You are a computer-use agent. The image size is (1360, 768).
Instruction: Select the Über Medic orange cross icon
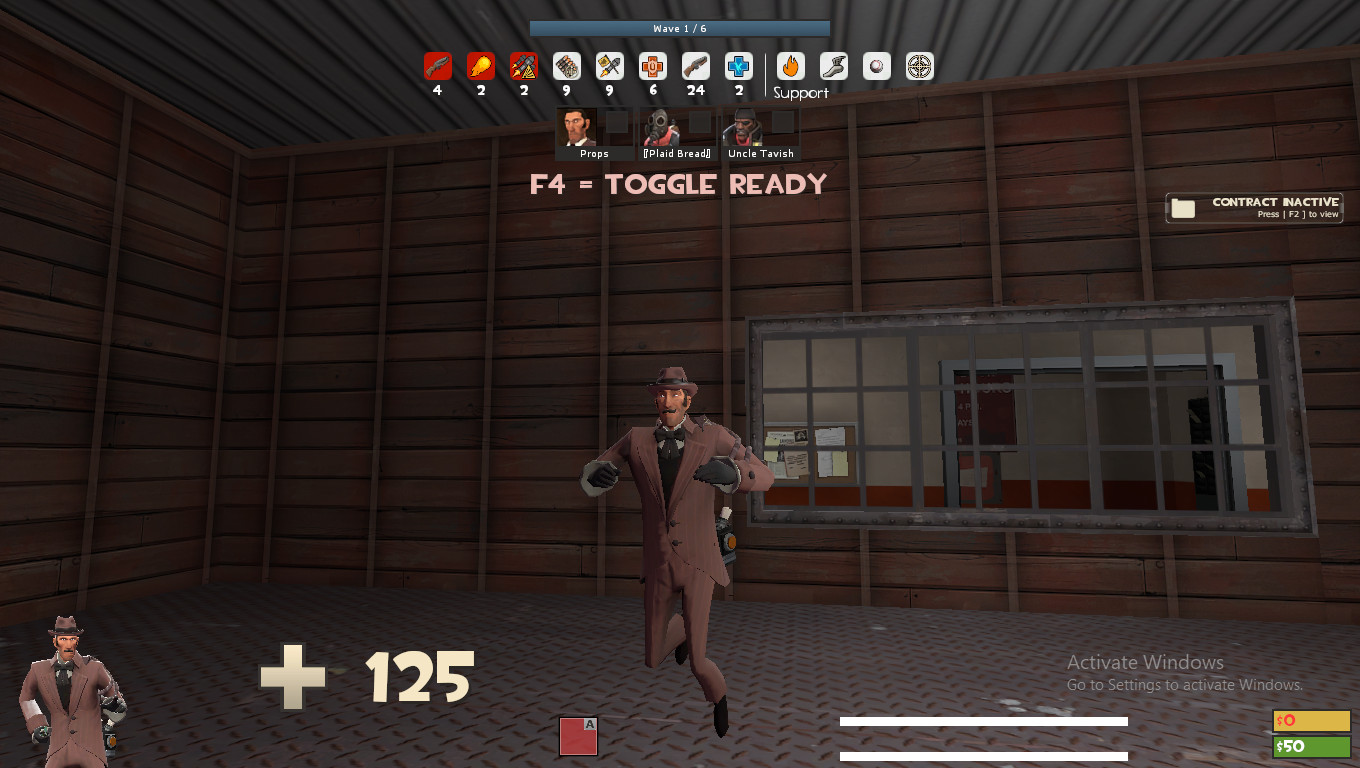click(651, 65)
